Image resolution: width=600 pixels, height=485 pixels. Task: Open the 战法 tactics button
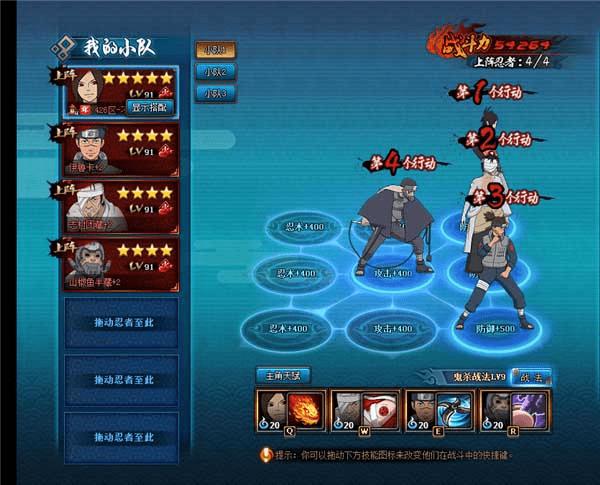coord(530,377)
